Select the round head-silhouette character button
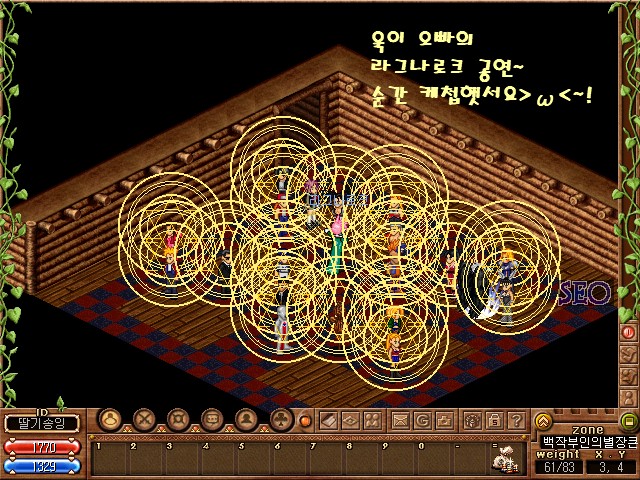The width and height of the screenshot is (640, 480). pos(111,419)
